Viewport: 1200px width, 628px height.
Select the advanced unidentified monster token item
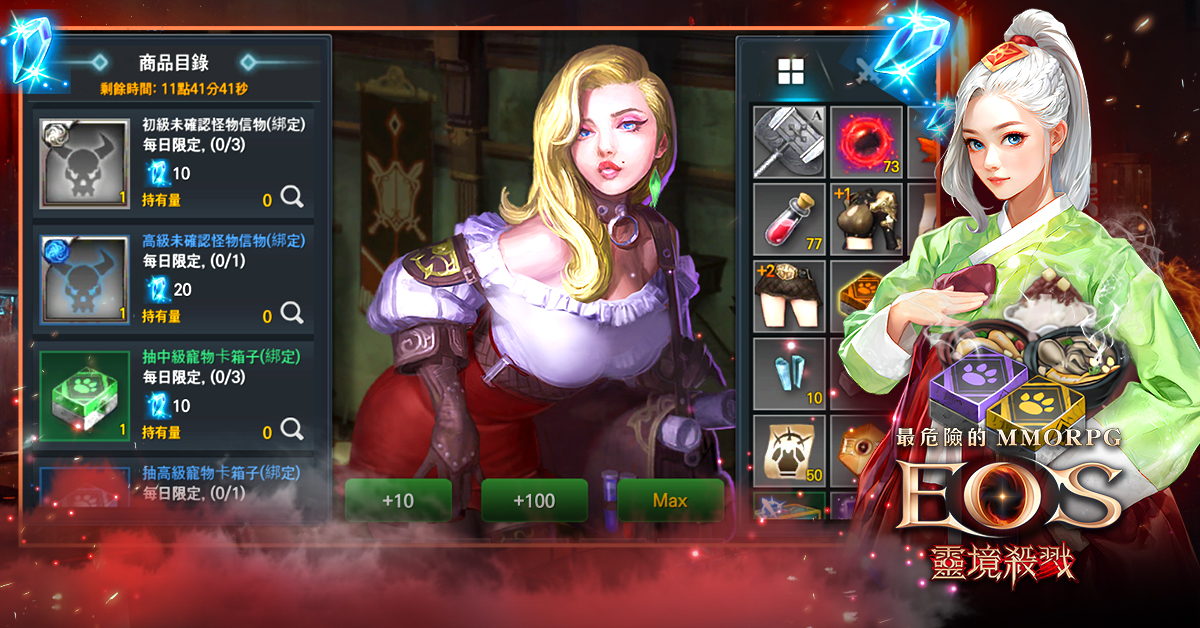(84, 278)
